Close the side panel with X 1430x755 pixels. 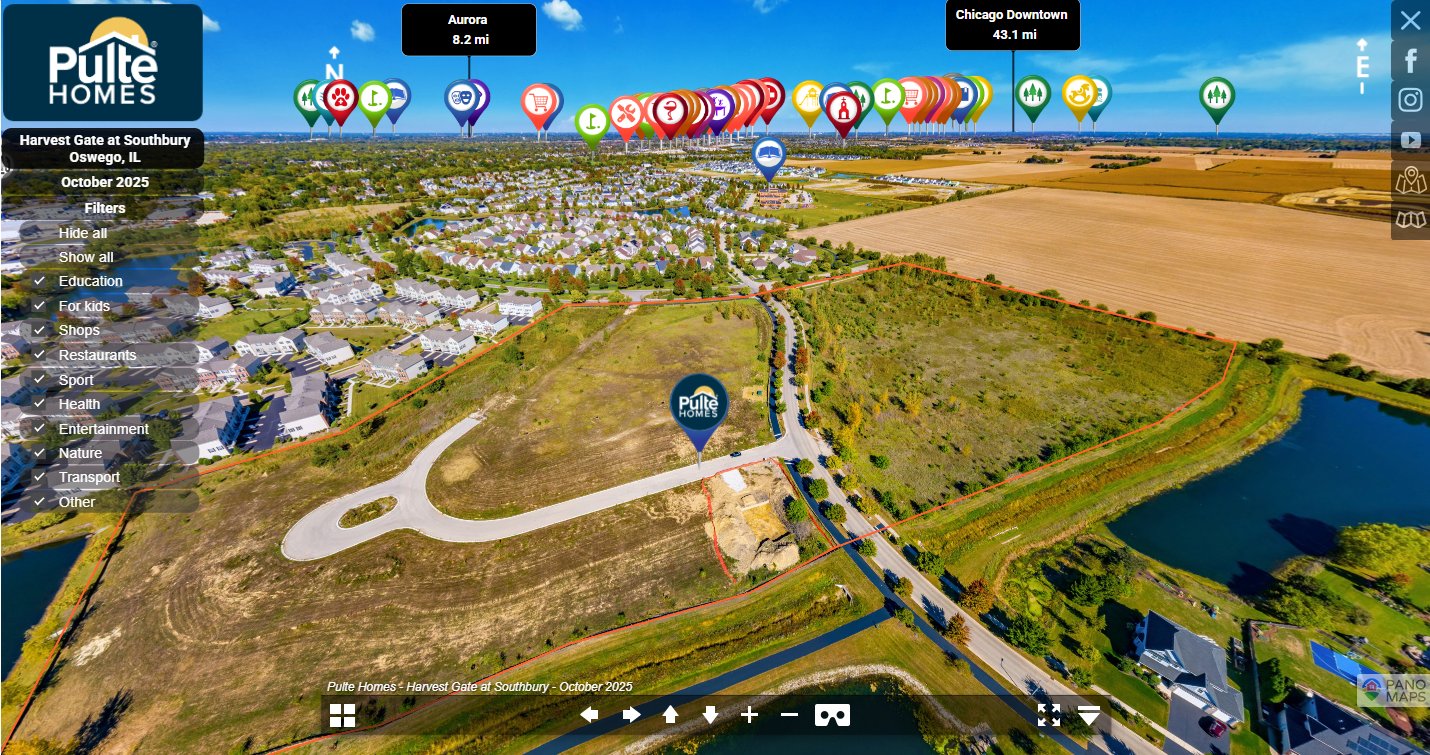click(1410, 20)
